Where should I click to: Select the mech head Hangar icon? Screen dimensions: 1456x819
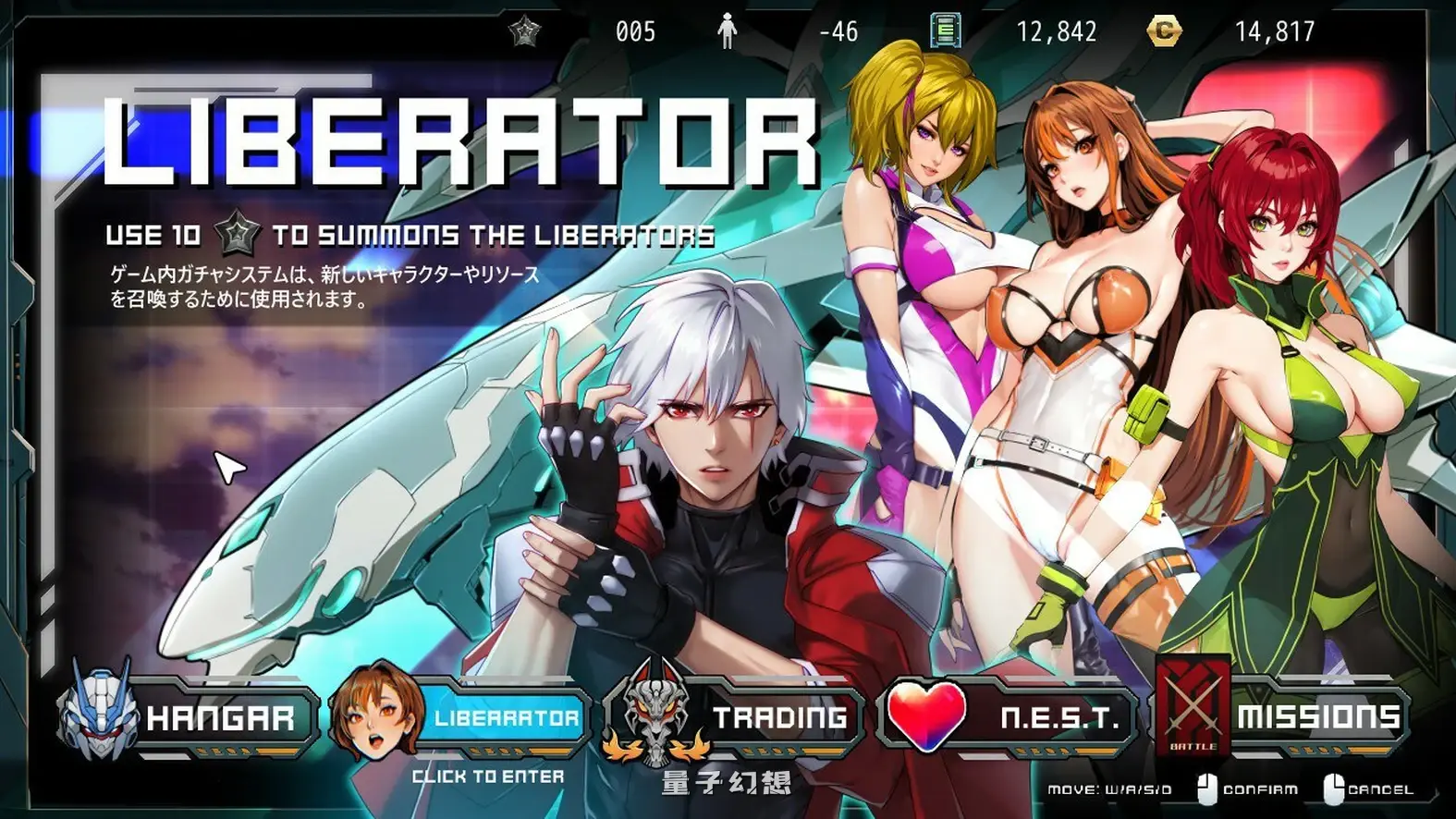pyautogui.click(x=99, y=716)
